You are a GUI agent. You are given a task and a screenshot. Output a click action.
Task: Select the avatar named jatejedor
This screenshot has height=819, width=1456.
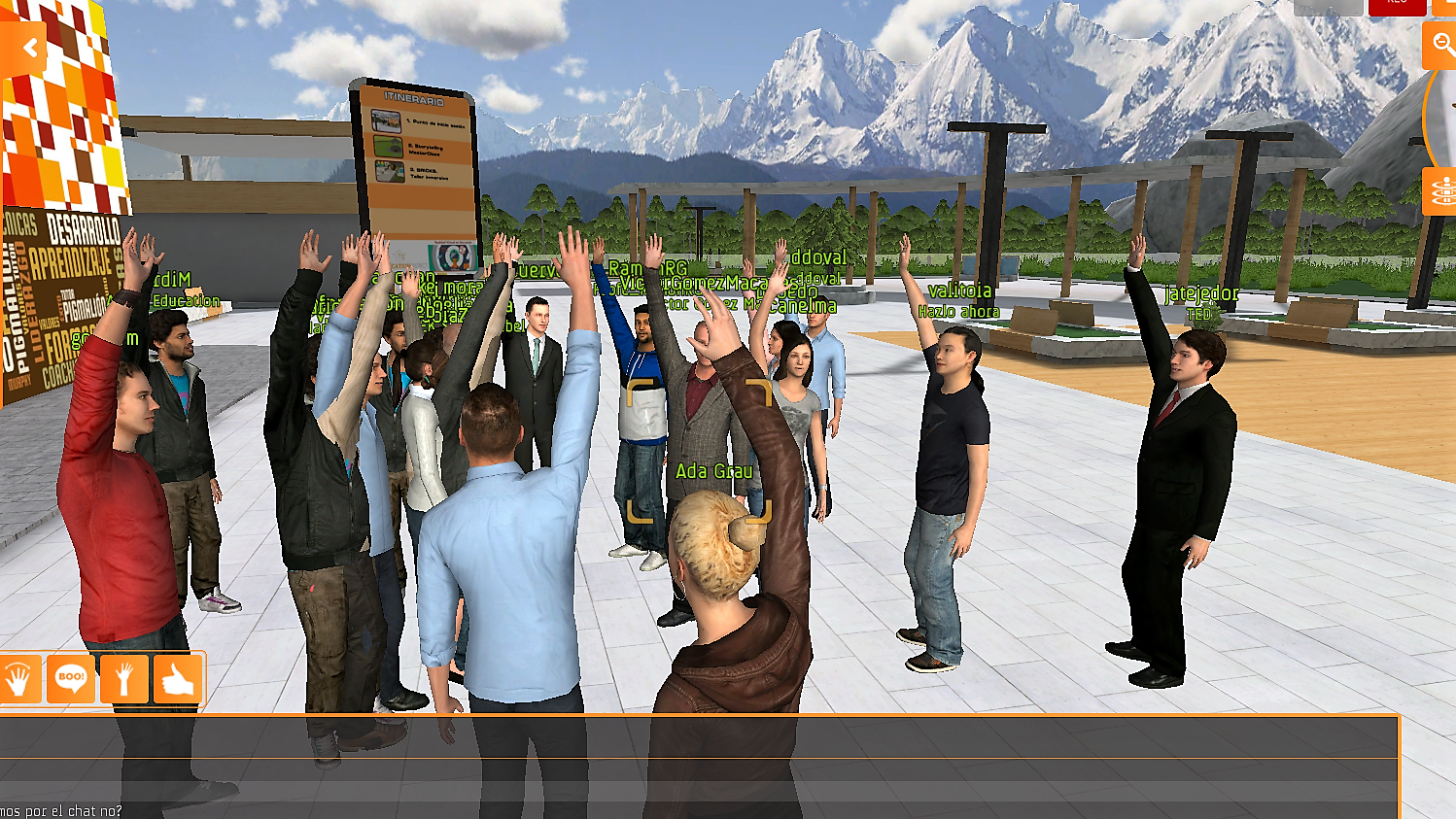click(x=1188, y=457)
